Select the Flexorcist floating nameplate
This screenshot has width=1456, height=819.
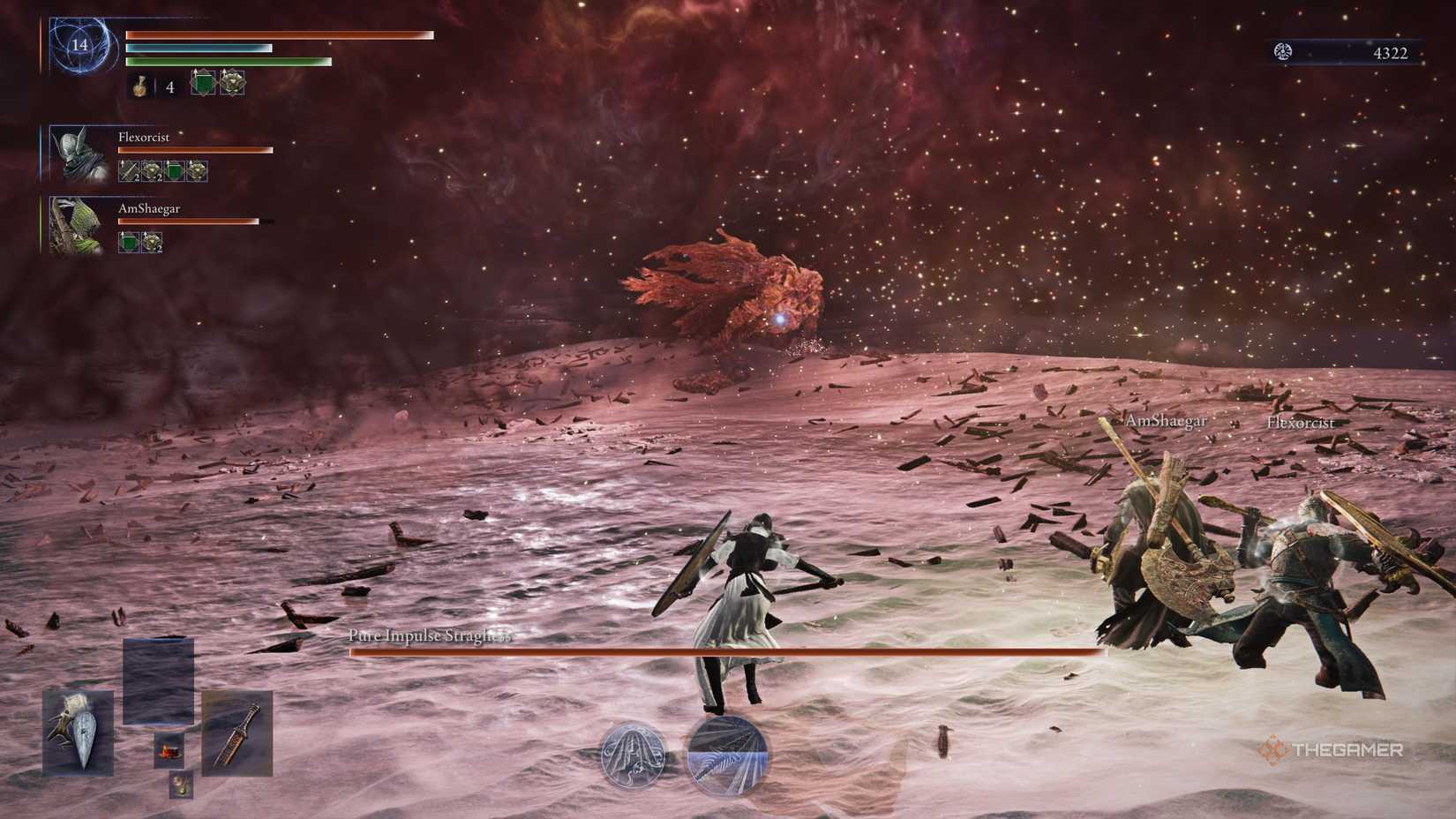1301,423
